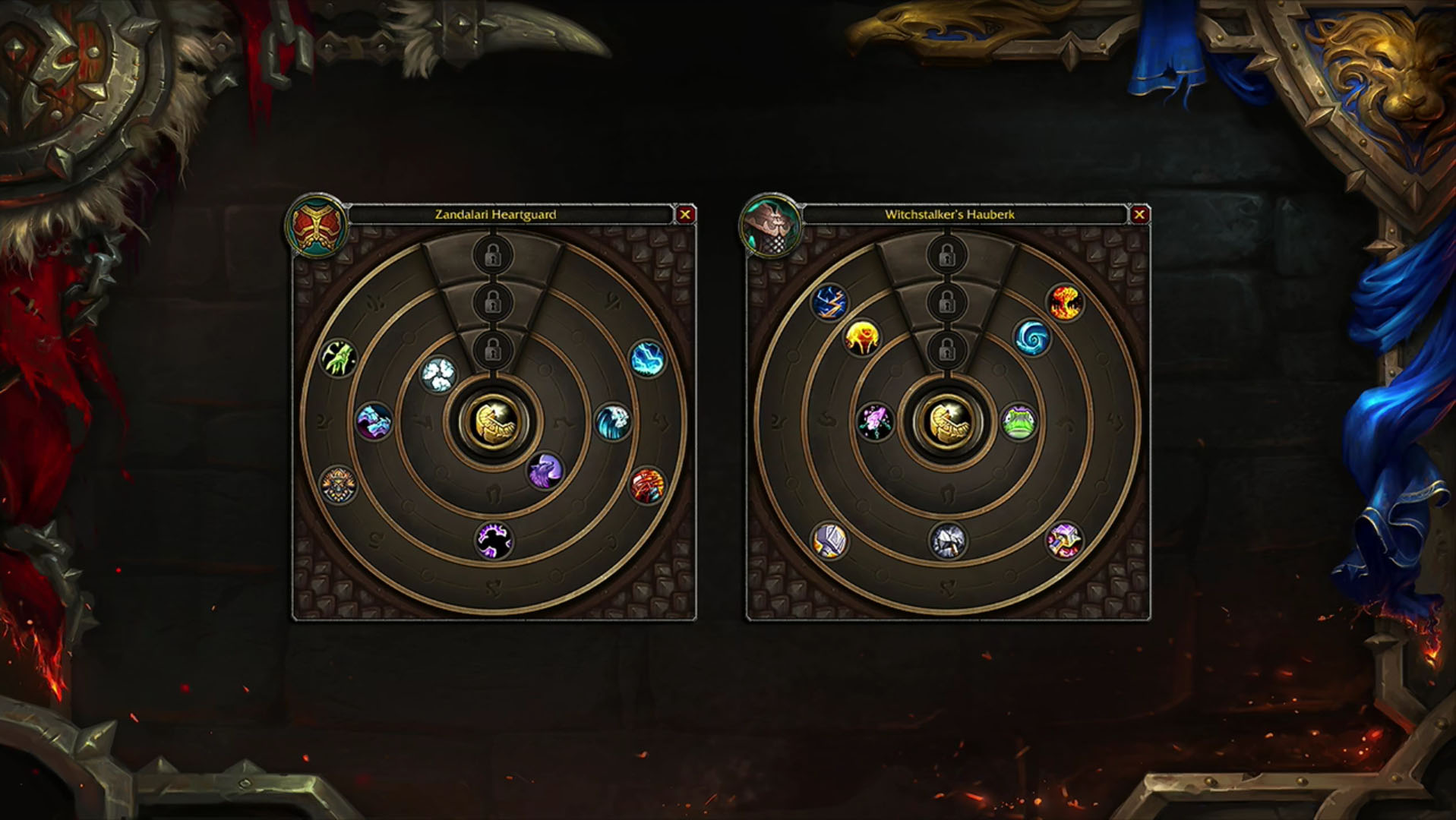The width and height of the screenshot is (1456, 820).
Task: Select the red molten lava trait
Action: 648,486
